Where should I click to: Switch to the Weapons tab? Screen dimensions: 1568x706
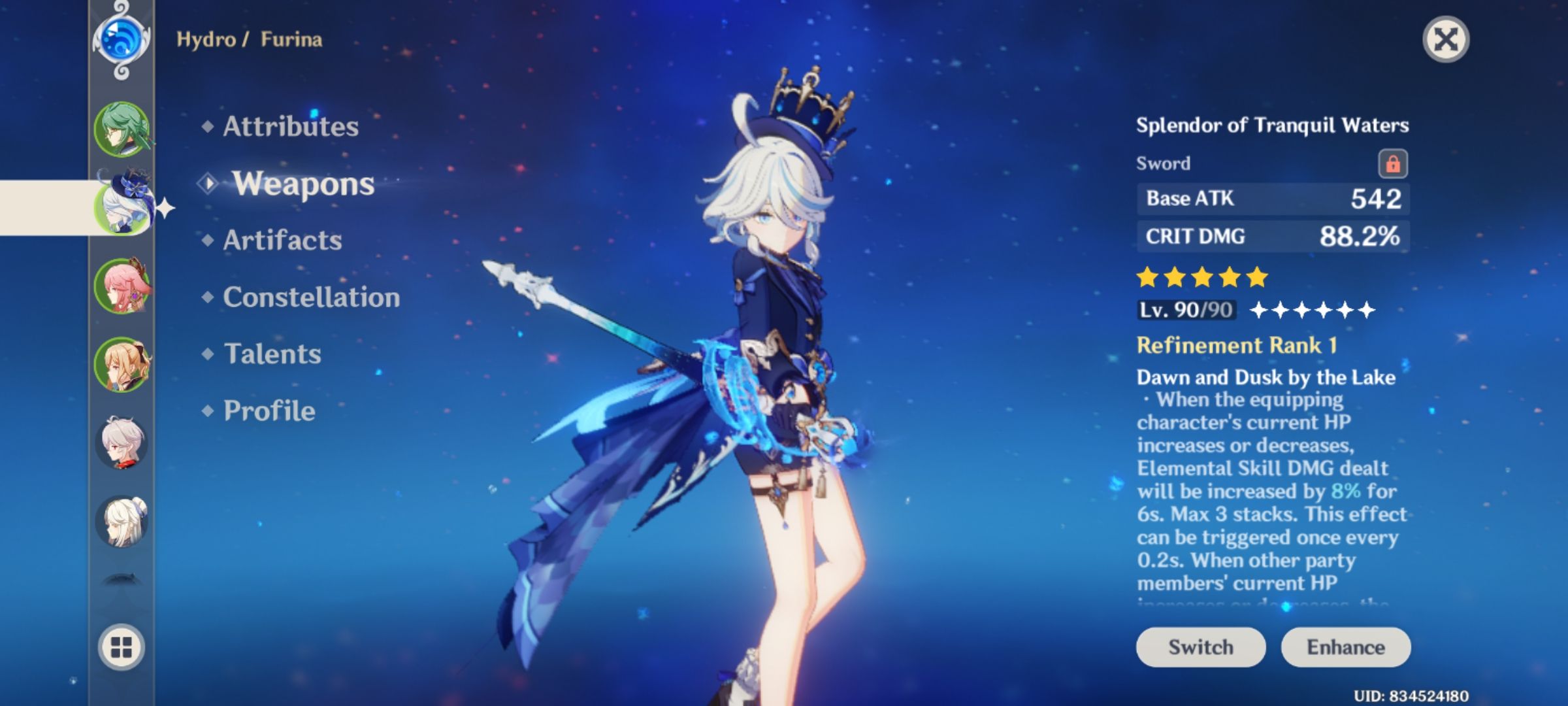tap(304, 184)
